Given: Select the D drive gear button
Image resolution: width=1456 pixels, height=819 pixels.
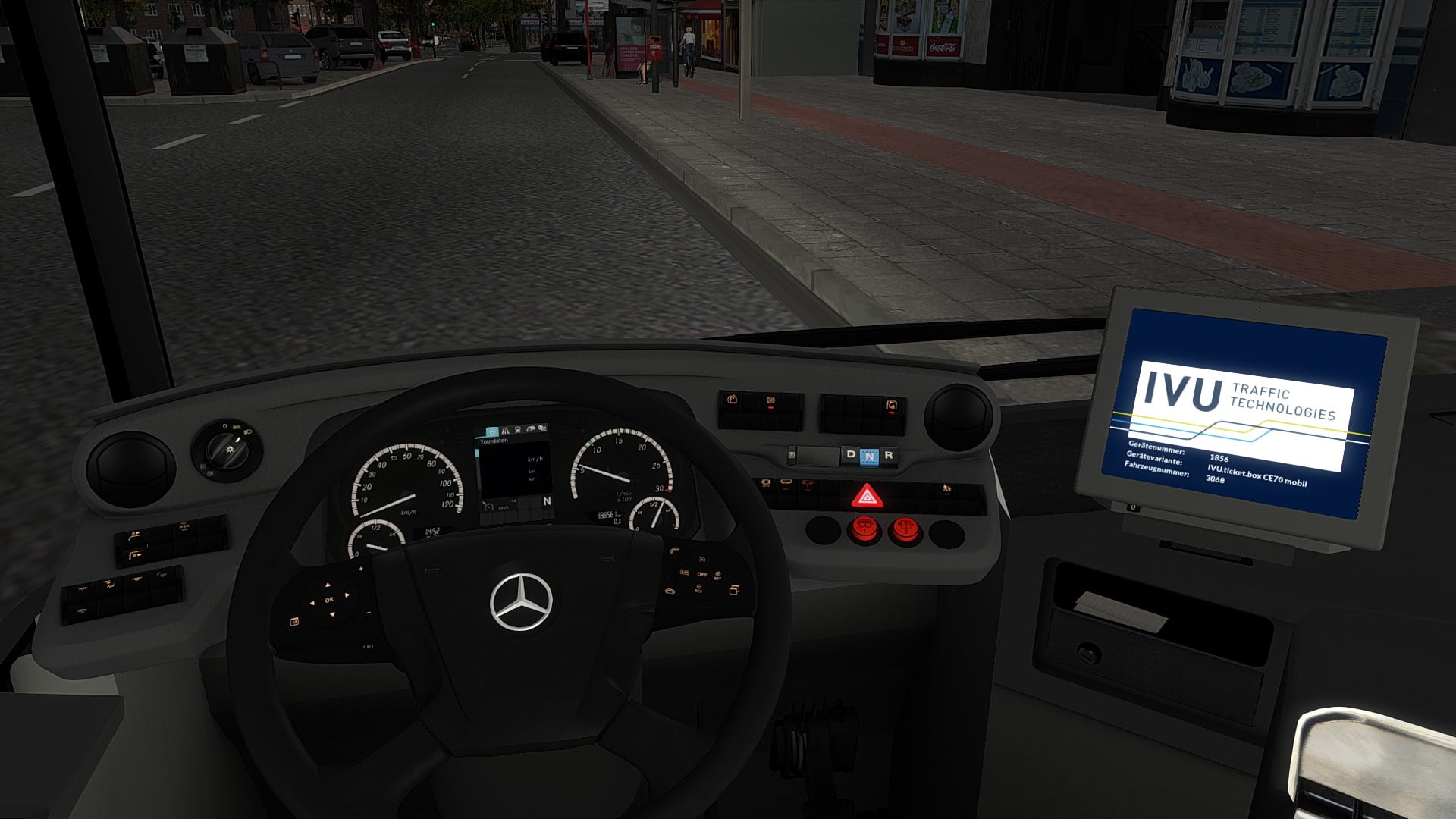Looking at the screenshot, I should point(850,455).
